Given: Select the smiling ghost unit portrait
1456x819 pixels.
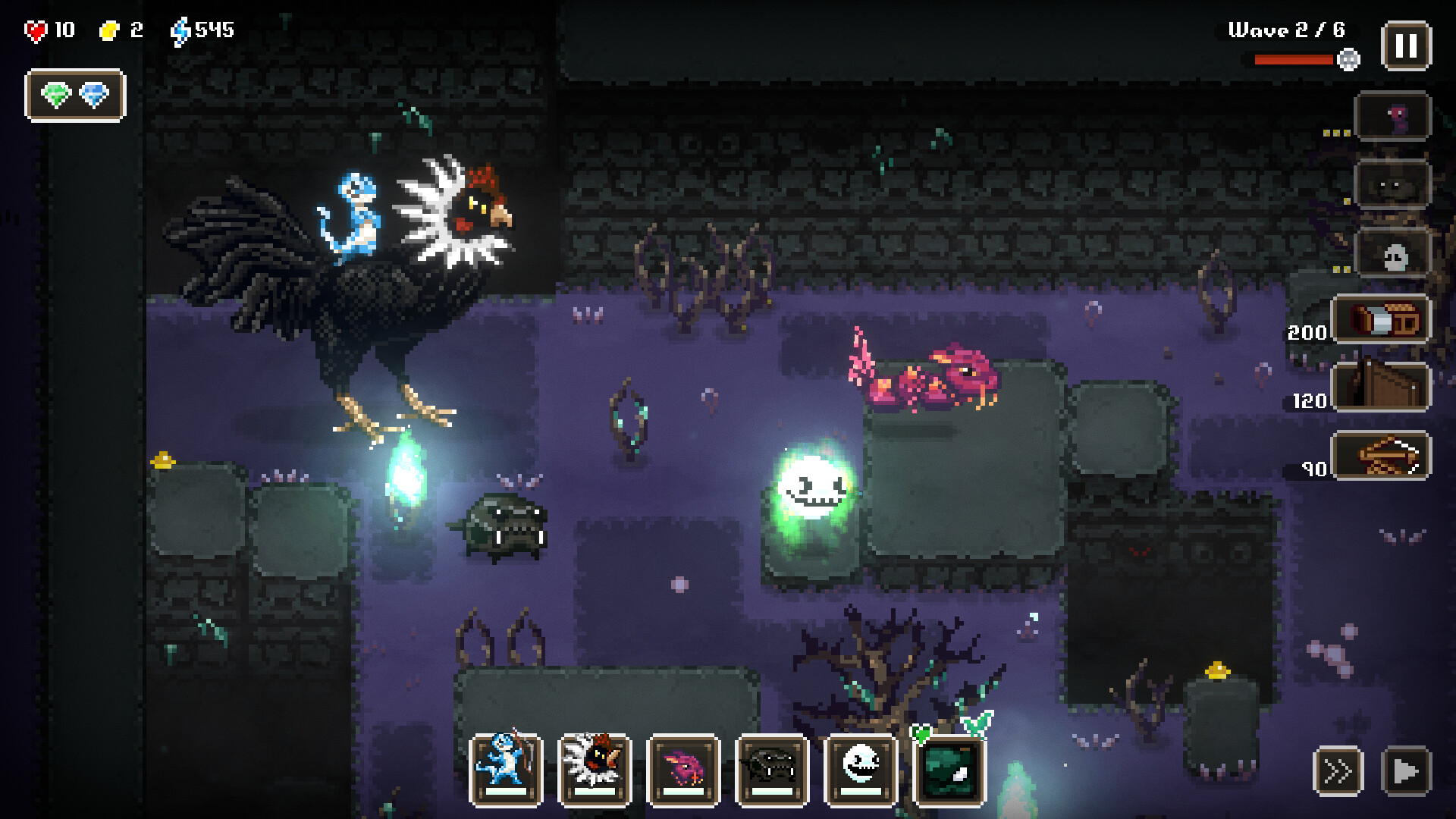Looking at the screenshot, I should (863, 769).
